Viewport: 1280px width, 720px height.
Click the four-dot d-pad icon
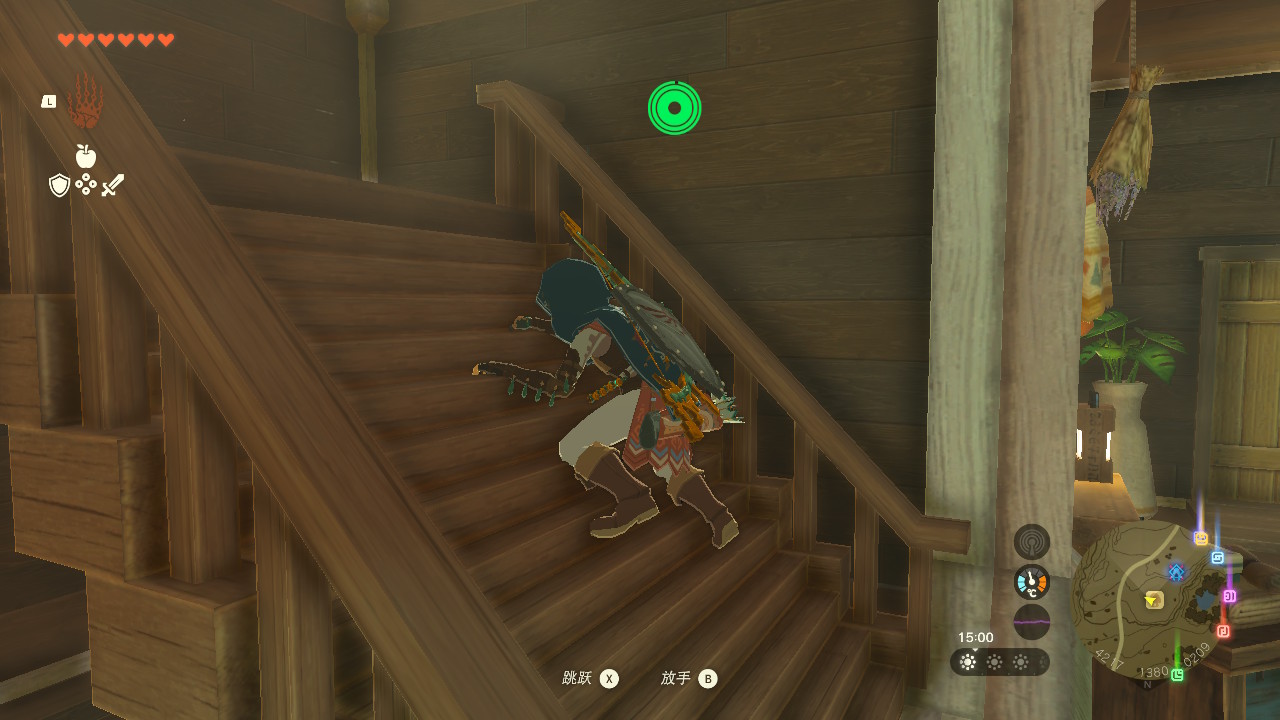[x=86, y=185]
